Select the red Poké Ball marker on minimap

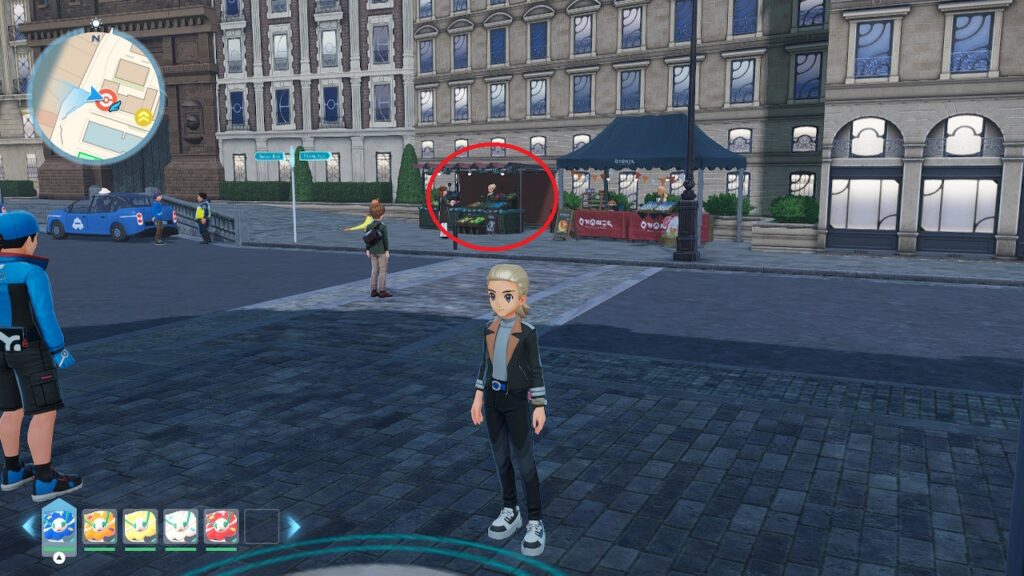click(x=106, y=97)
